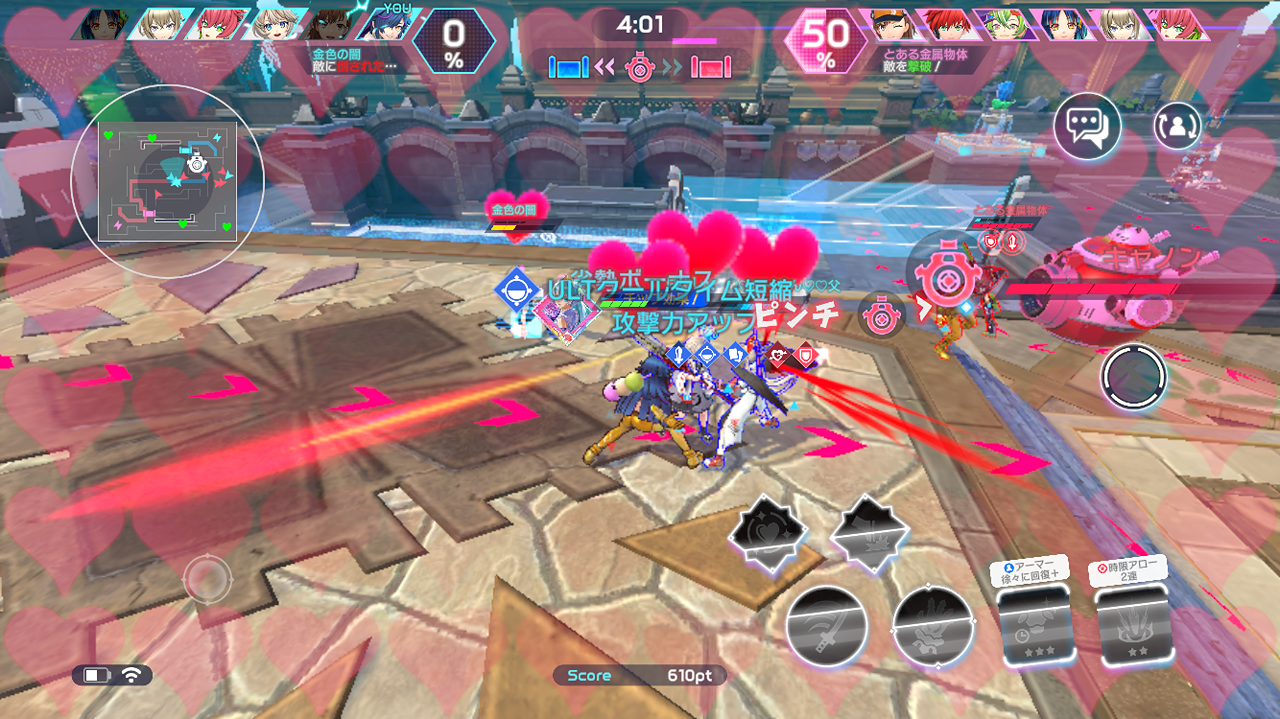Use the sword slash attack button

(826, 626)
